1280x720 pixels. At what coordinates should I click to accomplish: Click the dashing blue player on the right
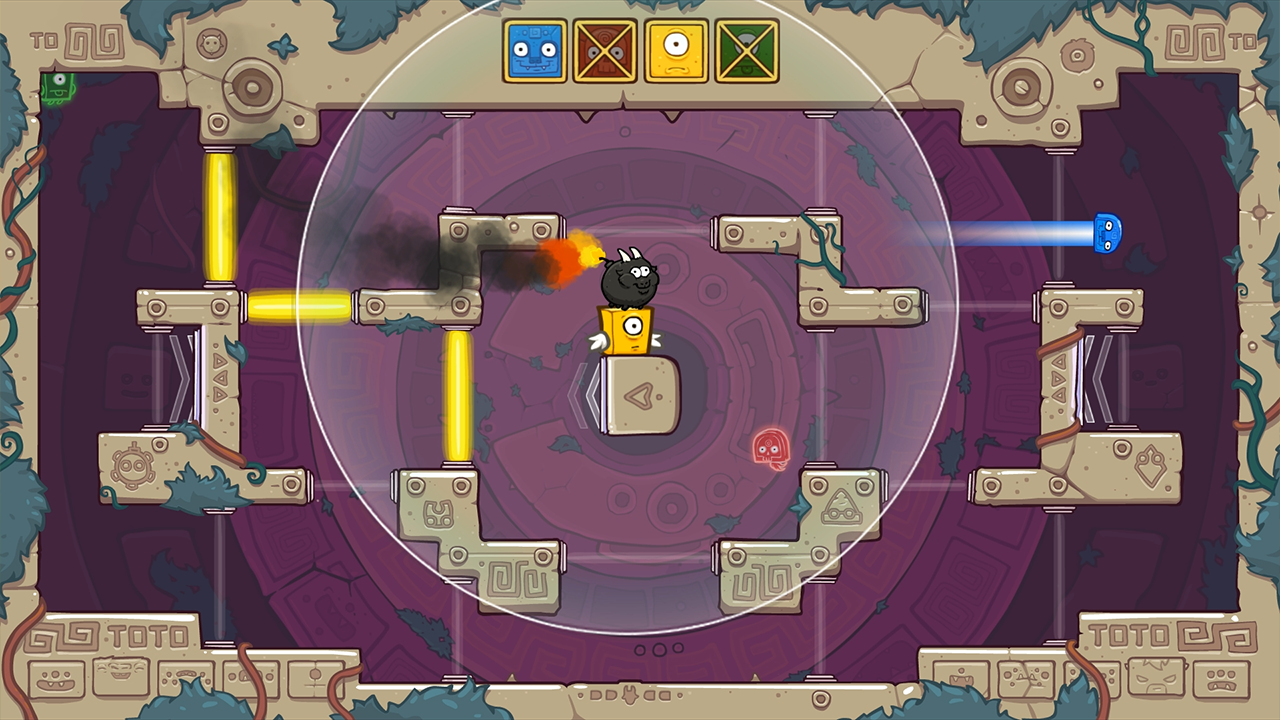click(x=1105, y=232)
